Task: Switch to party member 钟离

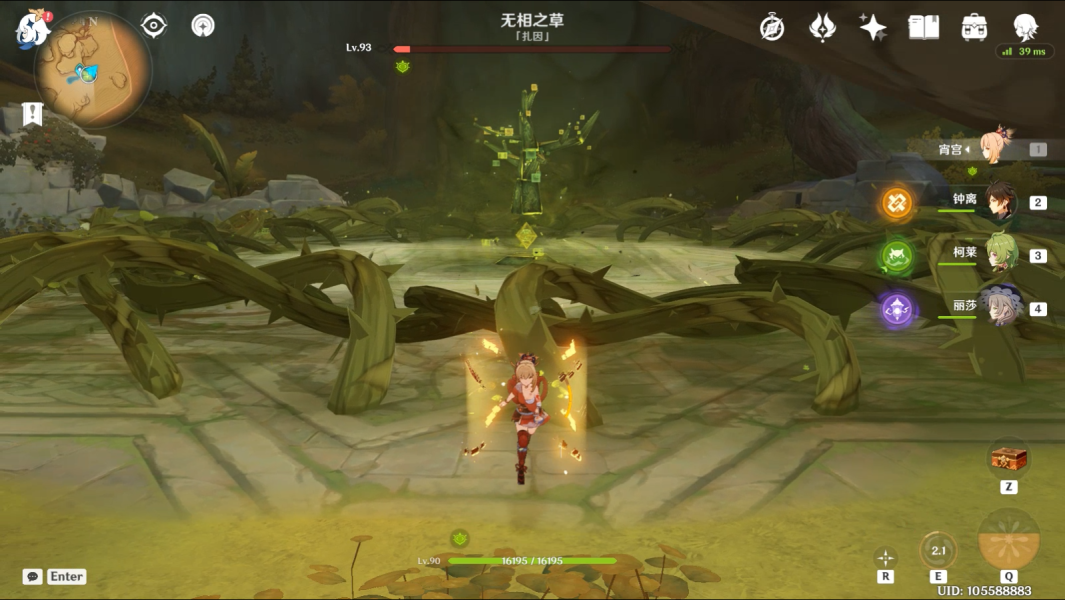Action: pos(1000,202)
